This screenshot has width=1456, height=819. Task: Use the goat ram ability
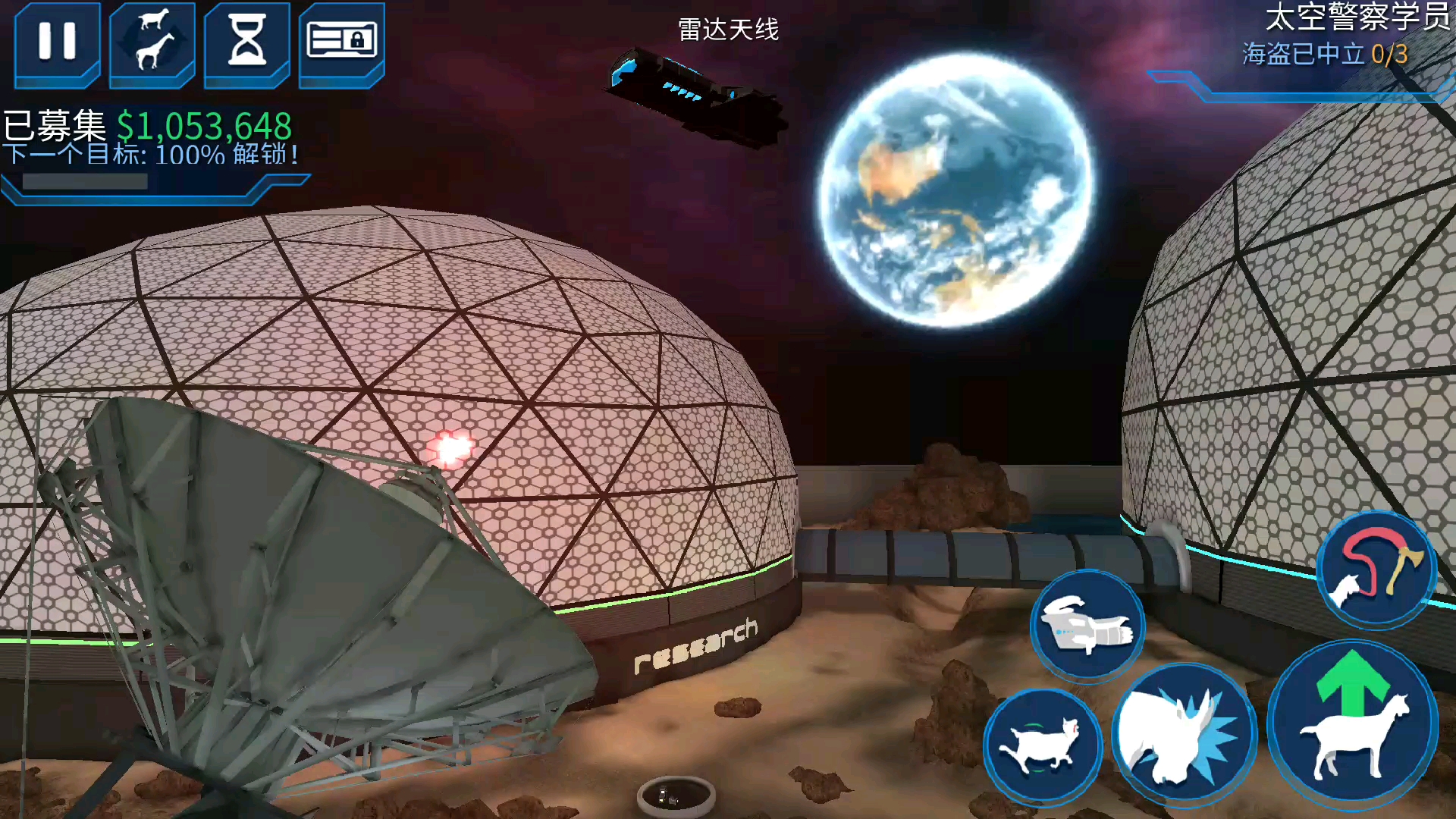click(1043, 745)
